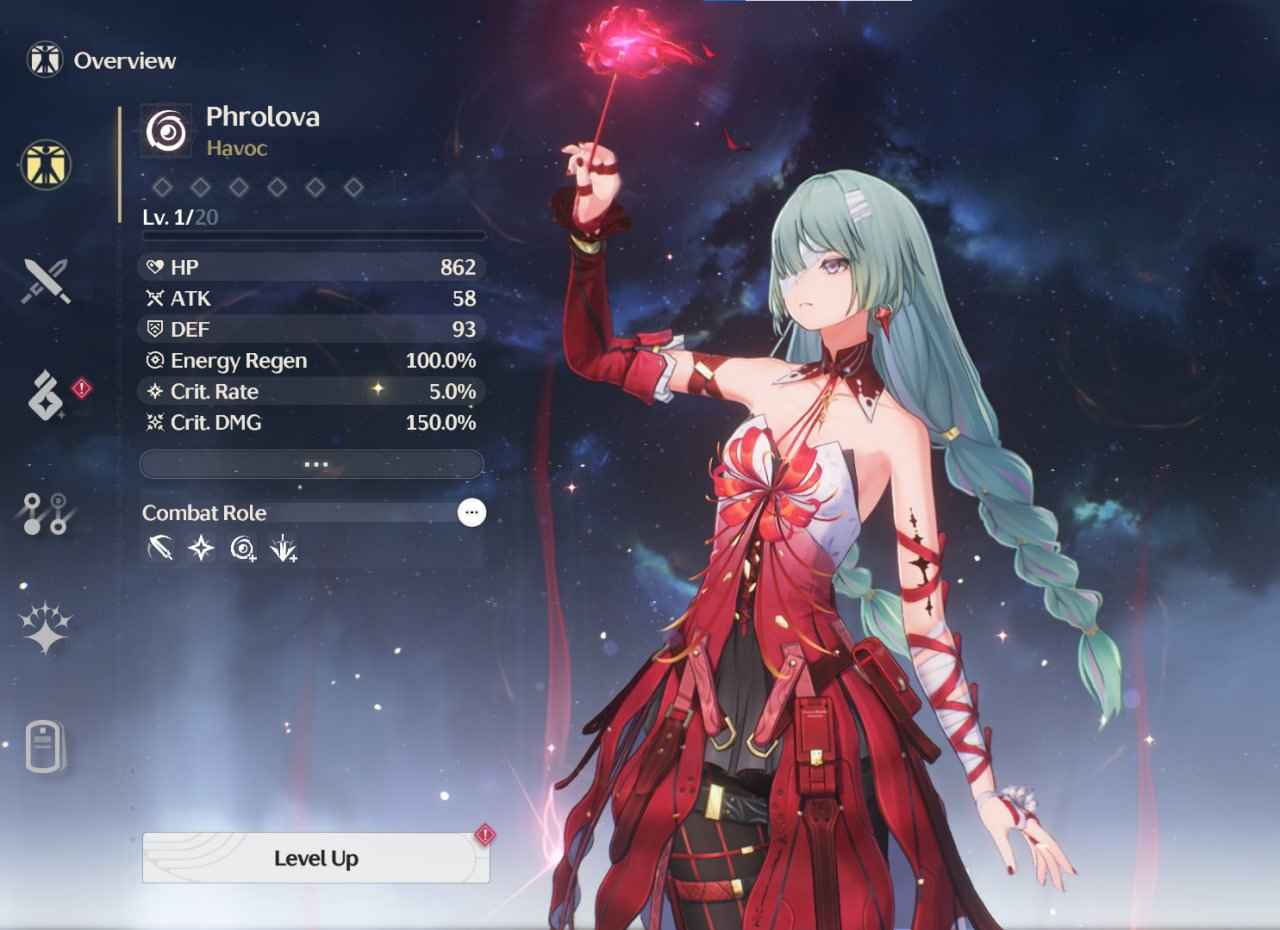Open the Overview panel icon at top left
This screenshot has width=1280, height=930.
pyautogui.click(x=44, y=59)
